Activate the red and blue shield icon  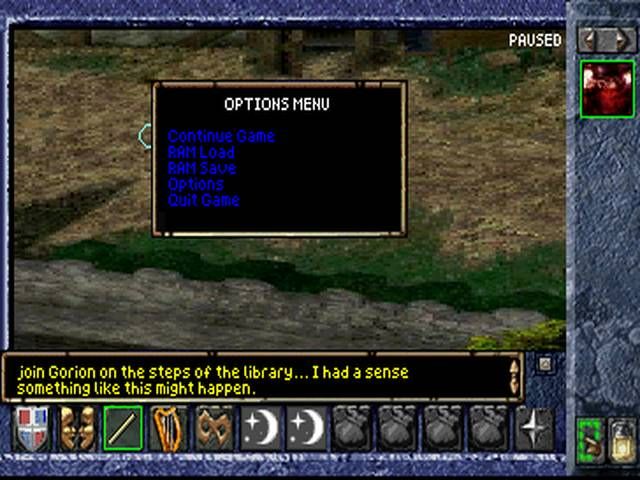pyautogui.click(x=30, y=428)
